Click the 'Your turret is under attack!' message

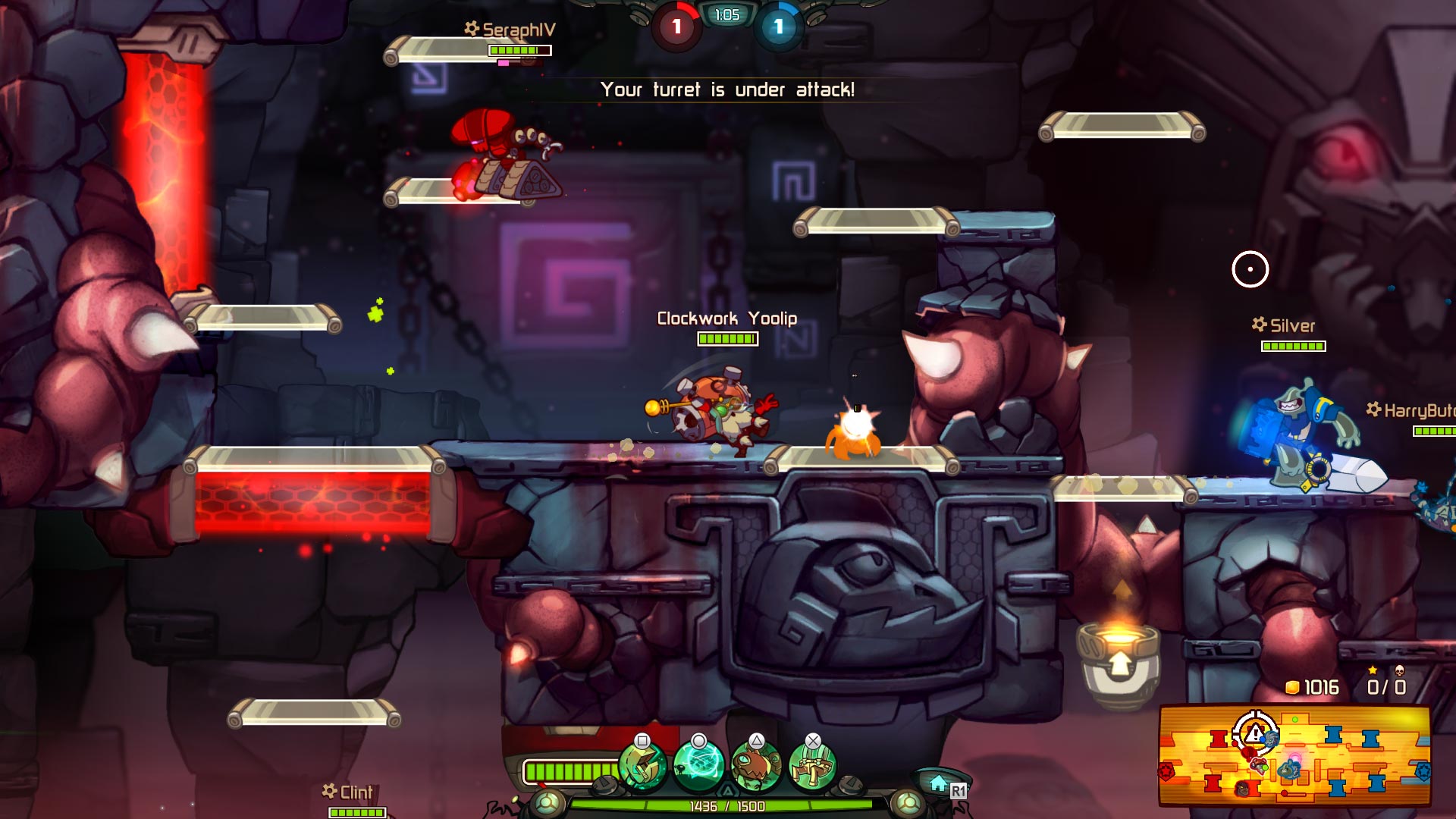pos(728,89)
